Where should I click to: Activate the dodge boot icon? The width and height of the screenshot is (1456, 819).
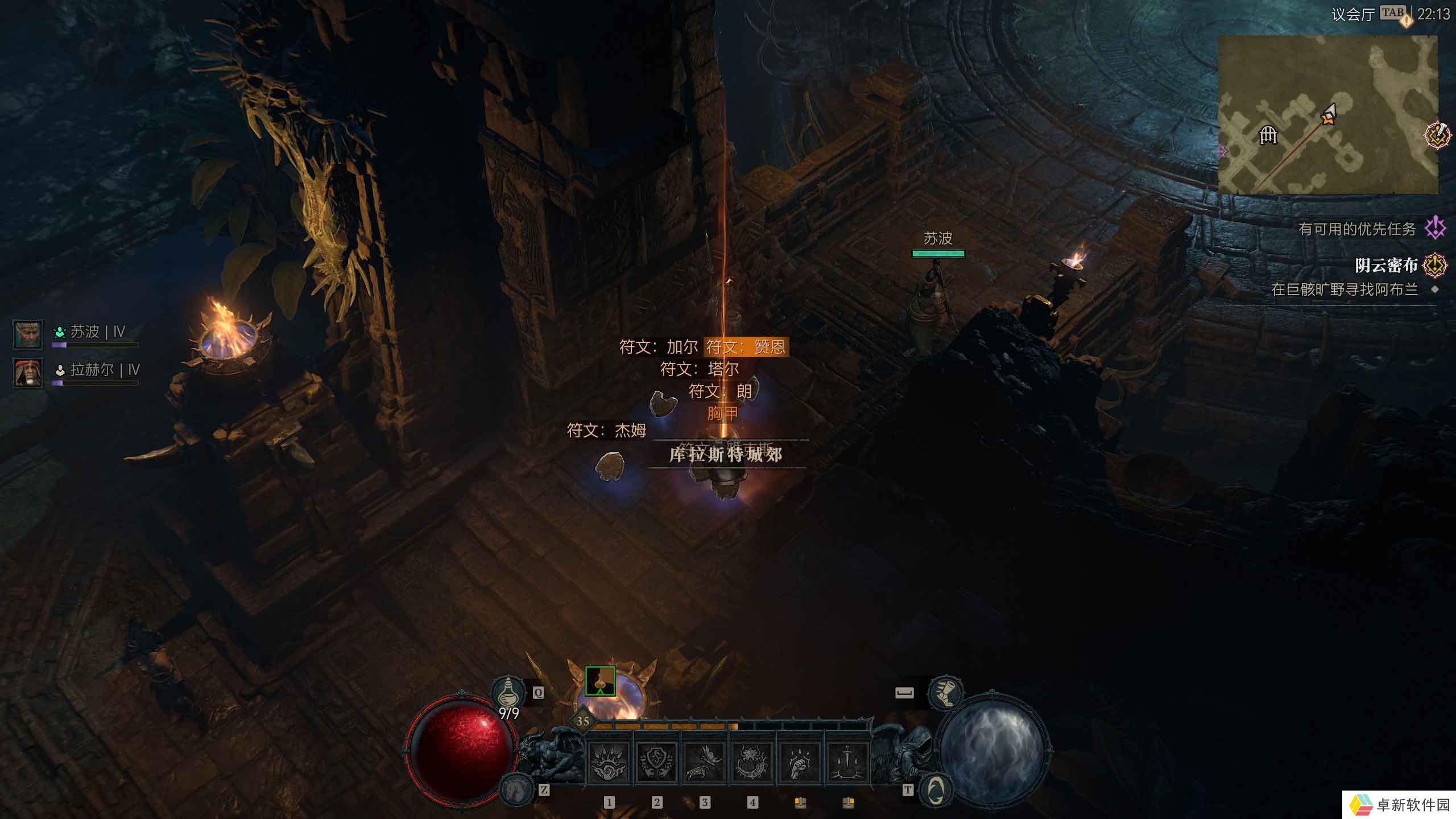[x=945, y=693]
